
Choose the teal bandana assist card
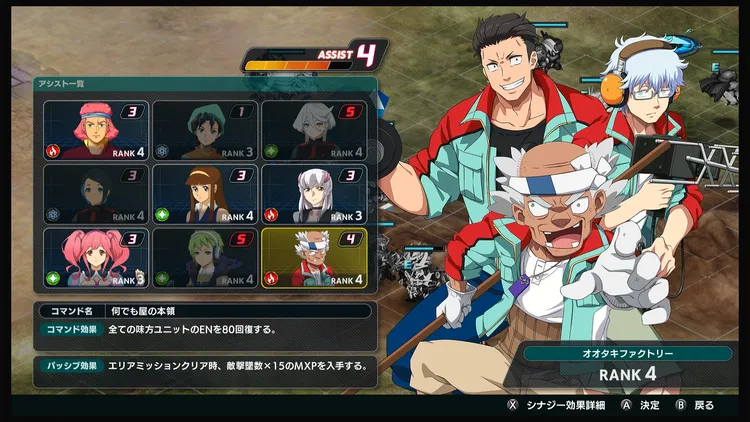pyautogui.click(x=205, y=130)
